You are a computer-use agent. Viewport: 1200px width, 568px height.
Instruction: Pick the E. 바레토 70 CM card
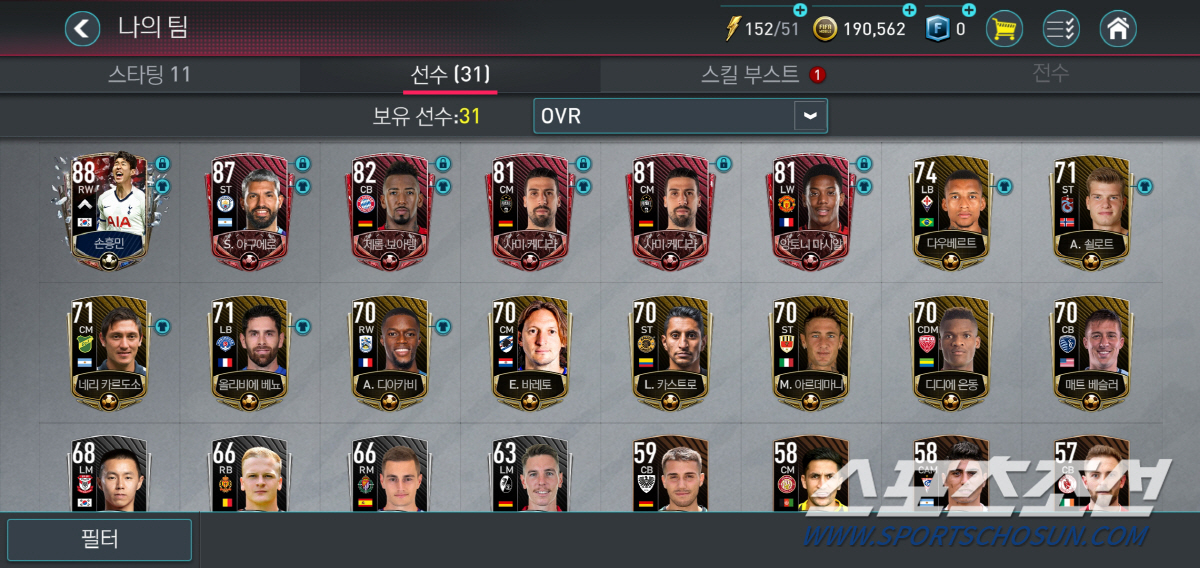point(529,352)
